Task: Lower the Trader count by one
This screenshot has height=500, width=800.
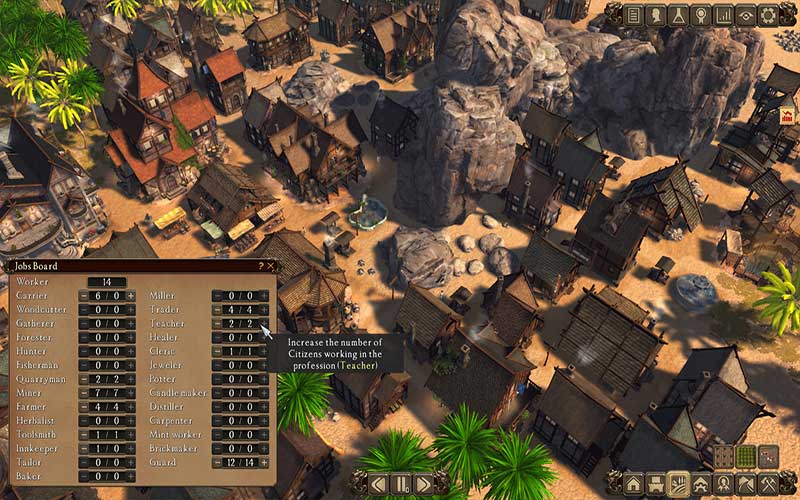Action: pos(219,310)
